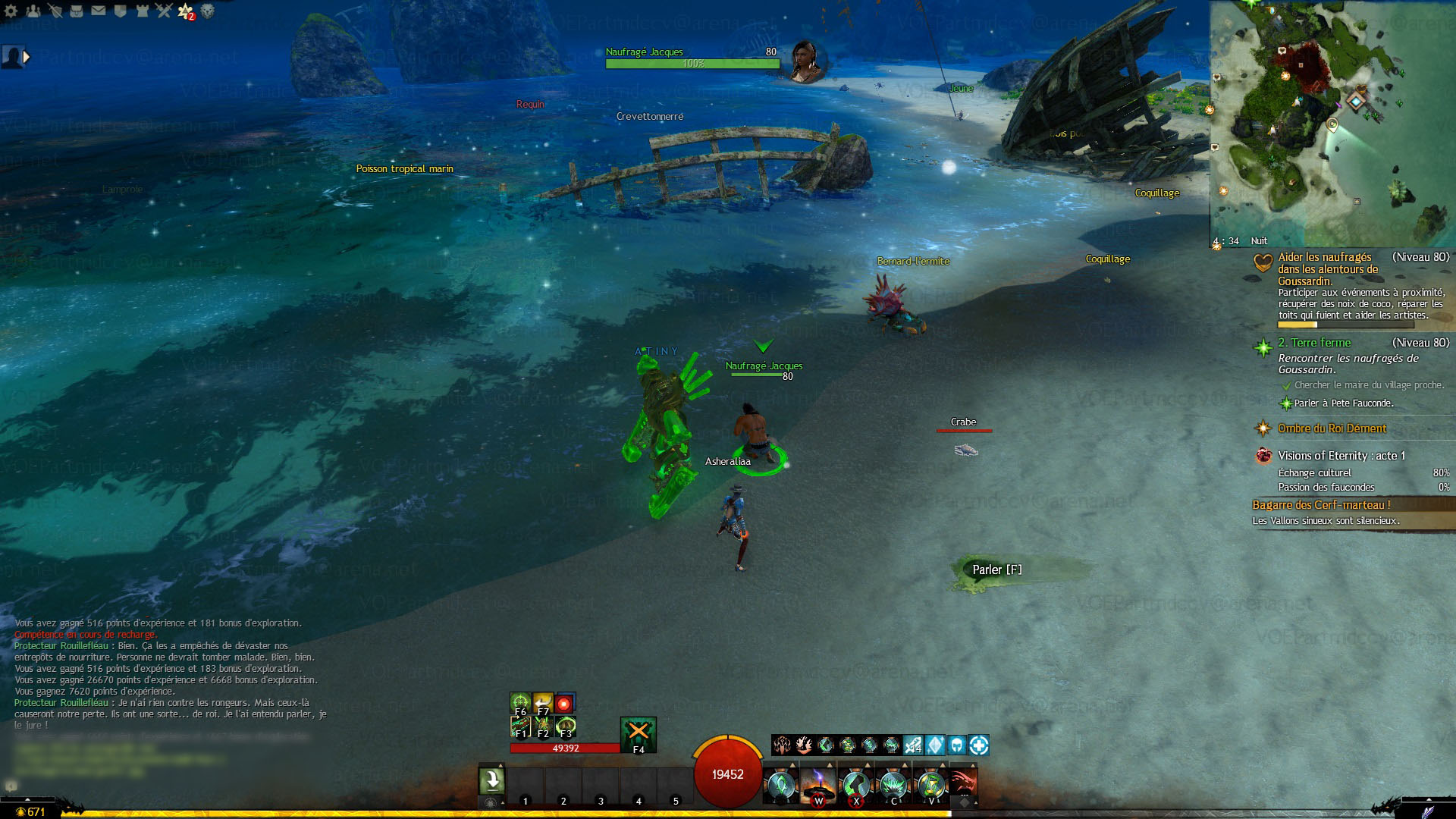Activate the elite red dragon skill

963,784
